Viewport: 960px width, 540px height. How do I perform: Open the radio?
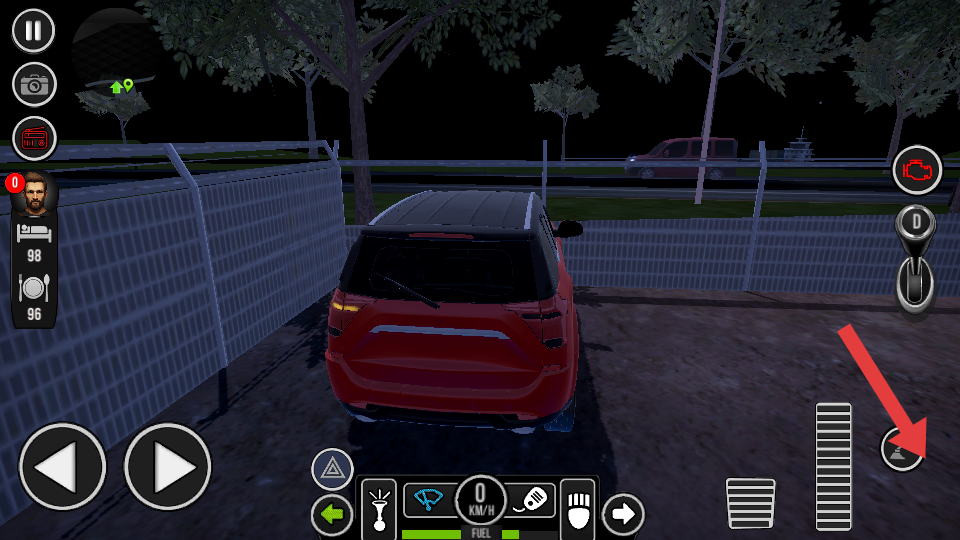(x=34, y=139)
